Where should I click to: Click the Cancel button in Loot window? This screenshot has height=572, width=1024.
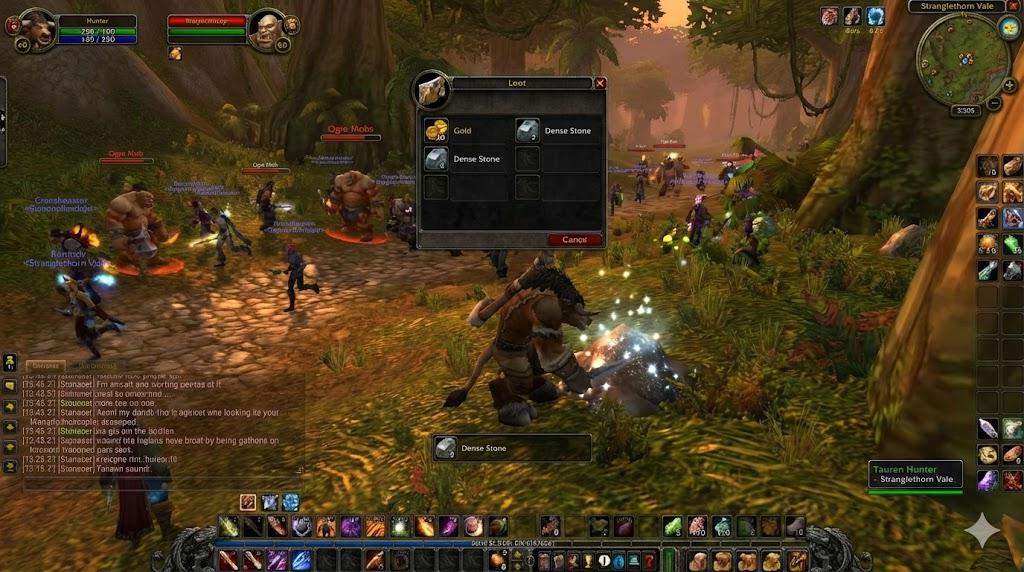575,240
